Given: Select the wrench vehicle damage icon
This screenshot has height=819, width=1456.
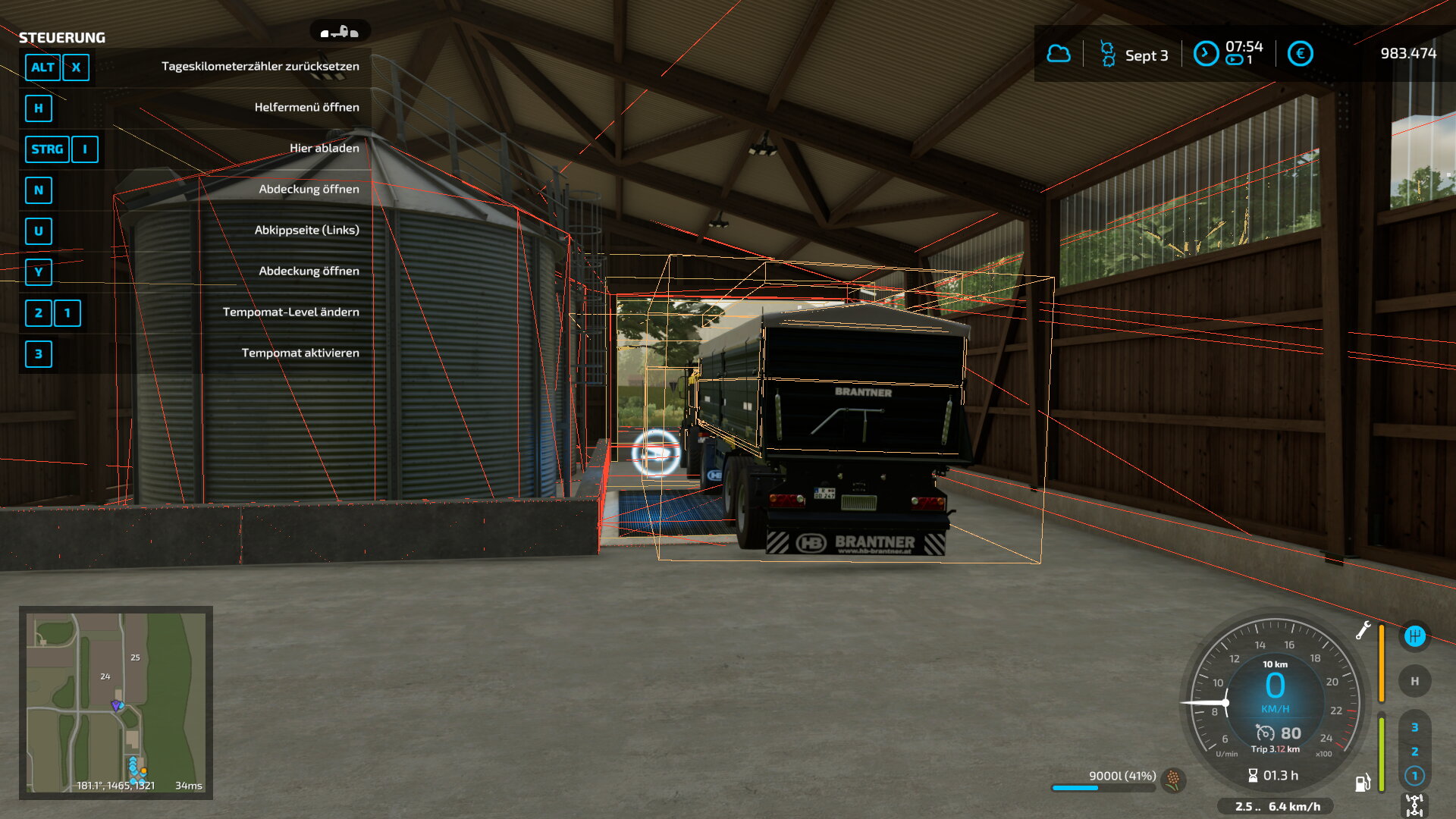Looking at the screenshot, I should coord(1363,630).
